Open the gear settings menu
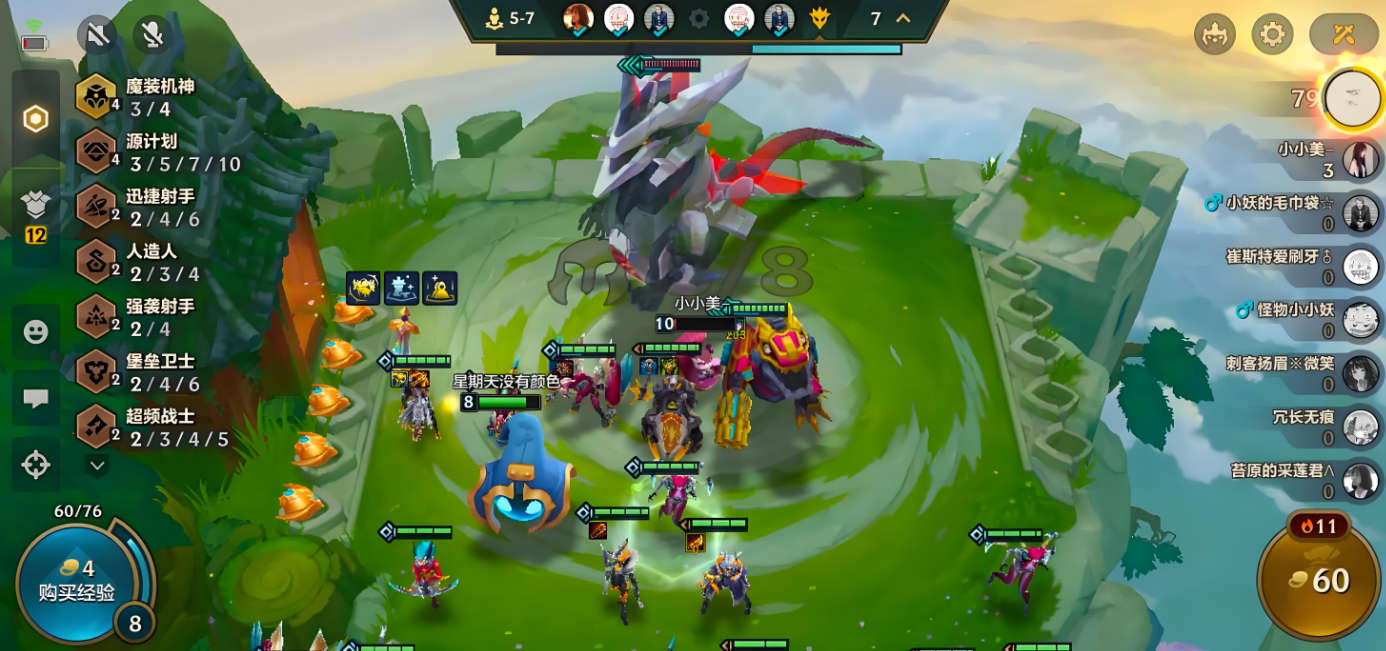 [x=1272, y=35]
